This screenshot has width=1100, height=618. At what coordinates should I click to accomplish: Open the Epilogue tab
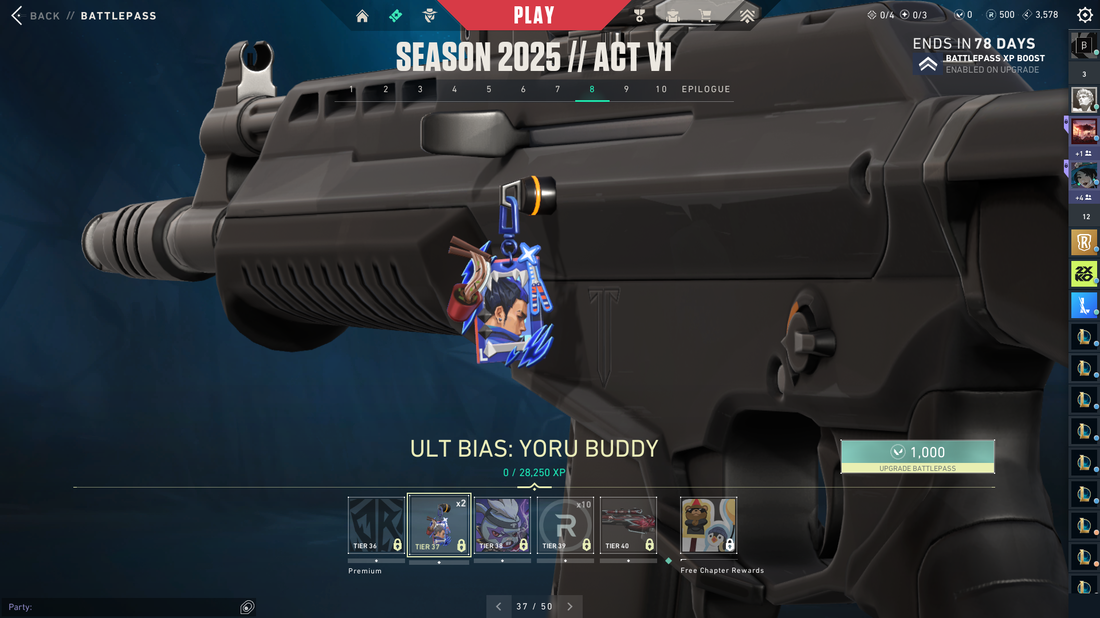706,89
